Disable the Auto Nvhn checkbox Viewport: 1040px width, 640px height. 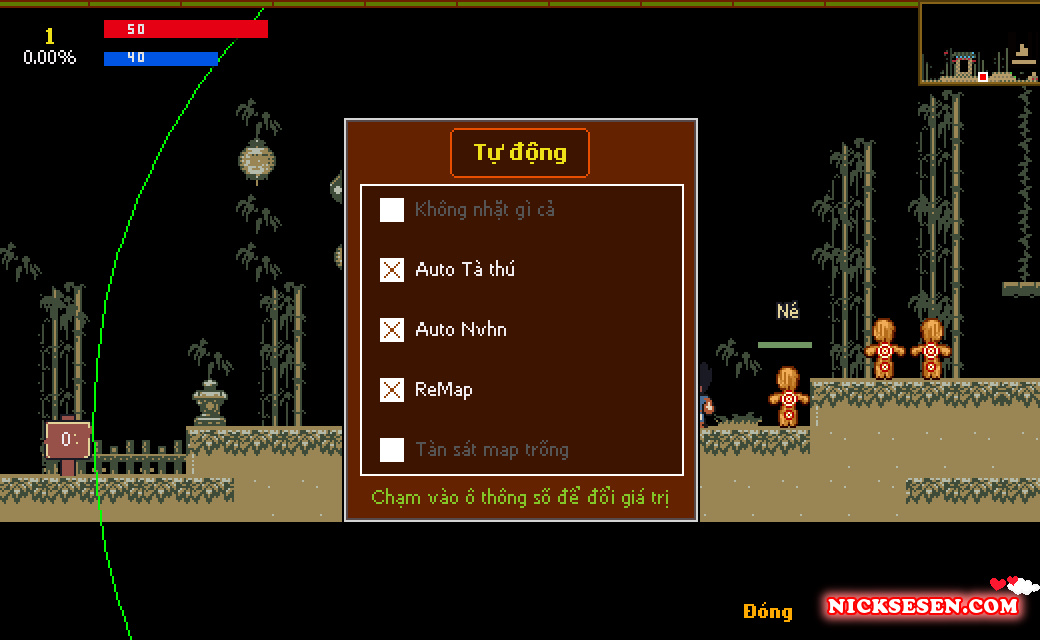[x=392, y=330]
